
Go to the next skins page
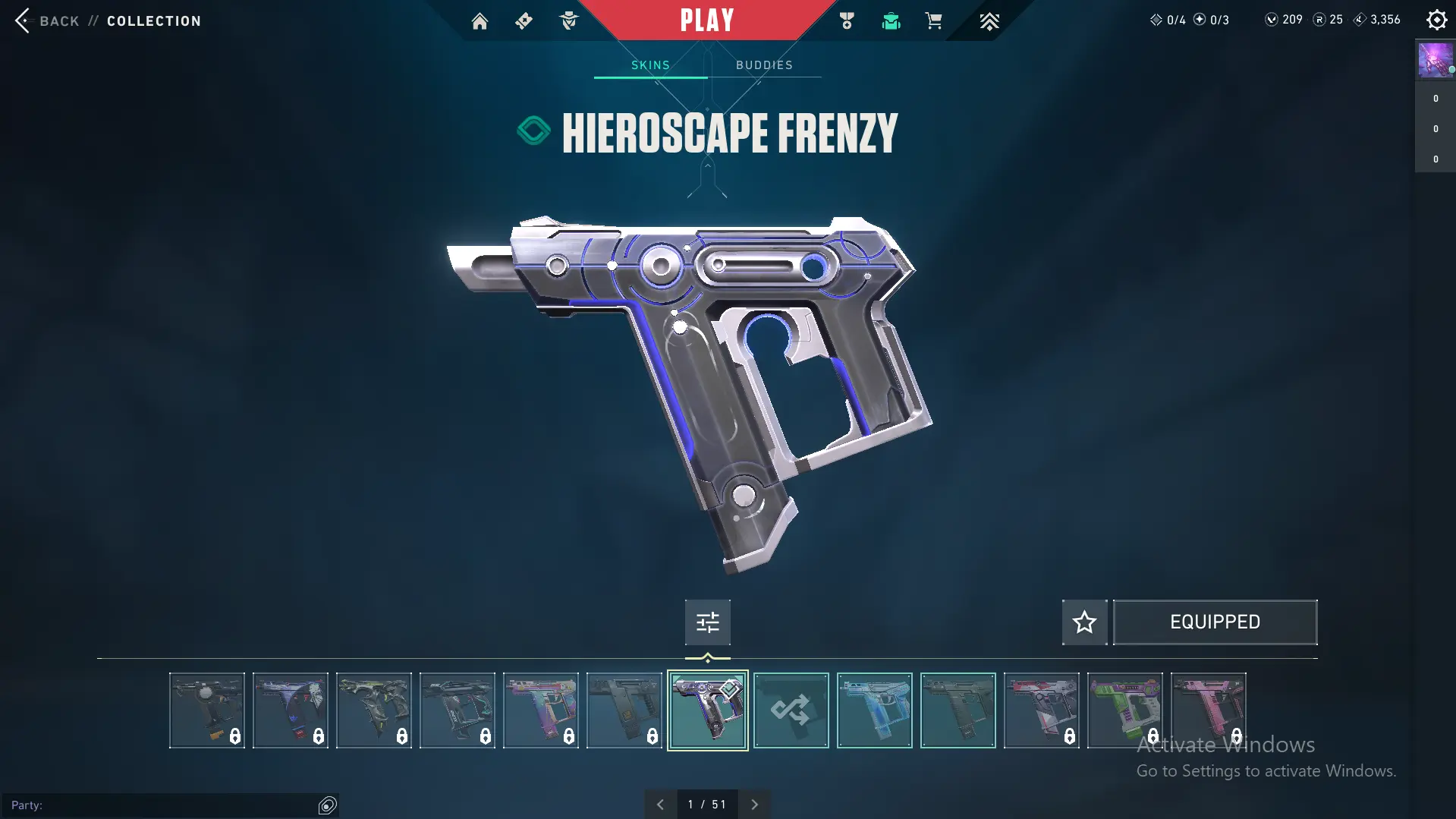(x=754, y=805)
